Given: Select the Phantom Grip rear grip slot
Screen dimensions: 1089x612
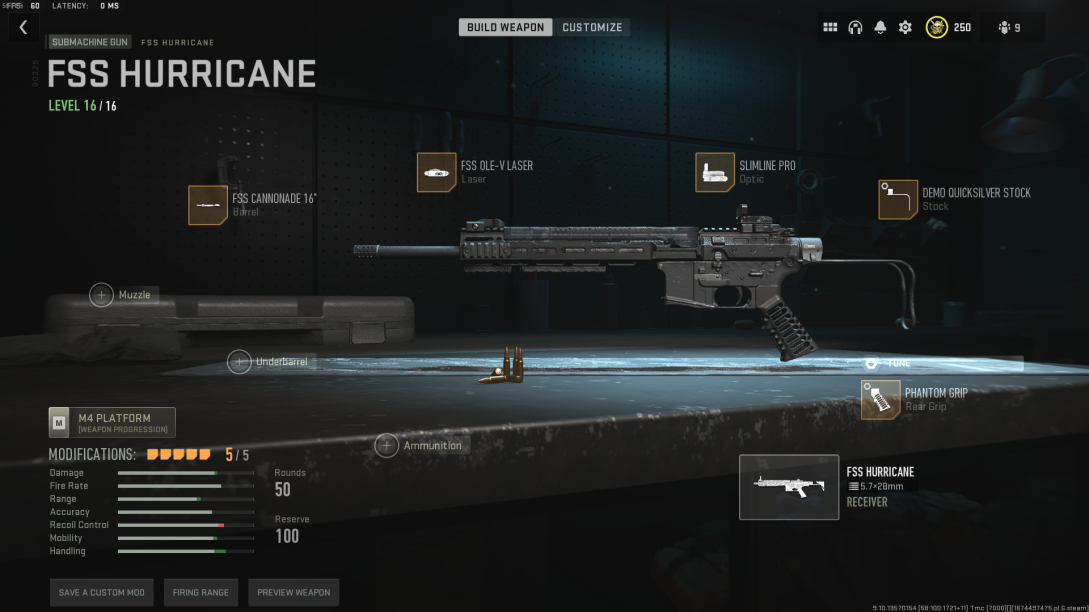Looking at the screenshot, I should coord(881,400).
